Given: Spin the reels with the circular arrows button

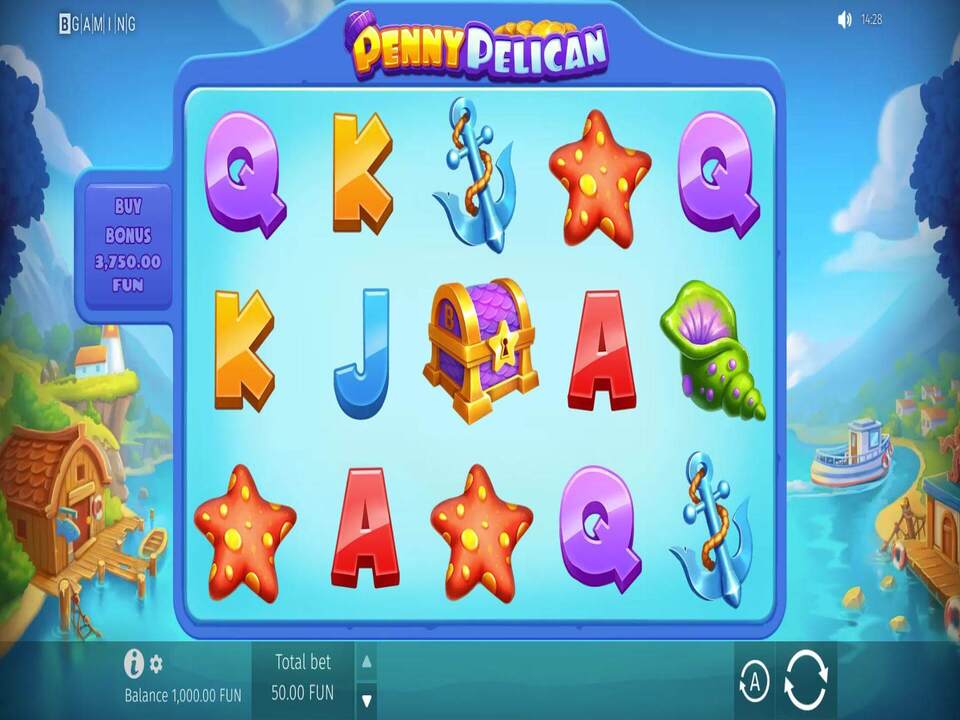Looking at the screenshot, I should pyautogui.click(x=805, y=681).
